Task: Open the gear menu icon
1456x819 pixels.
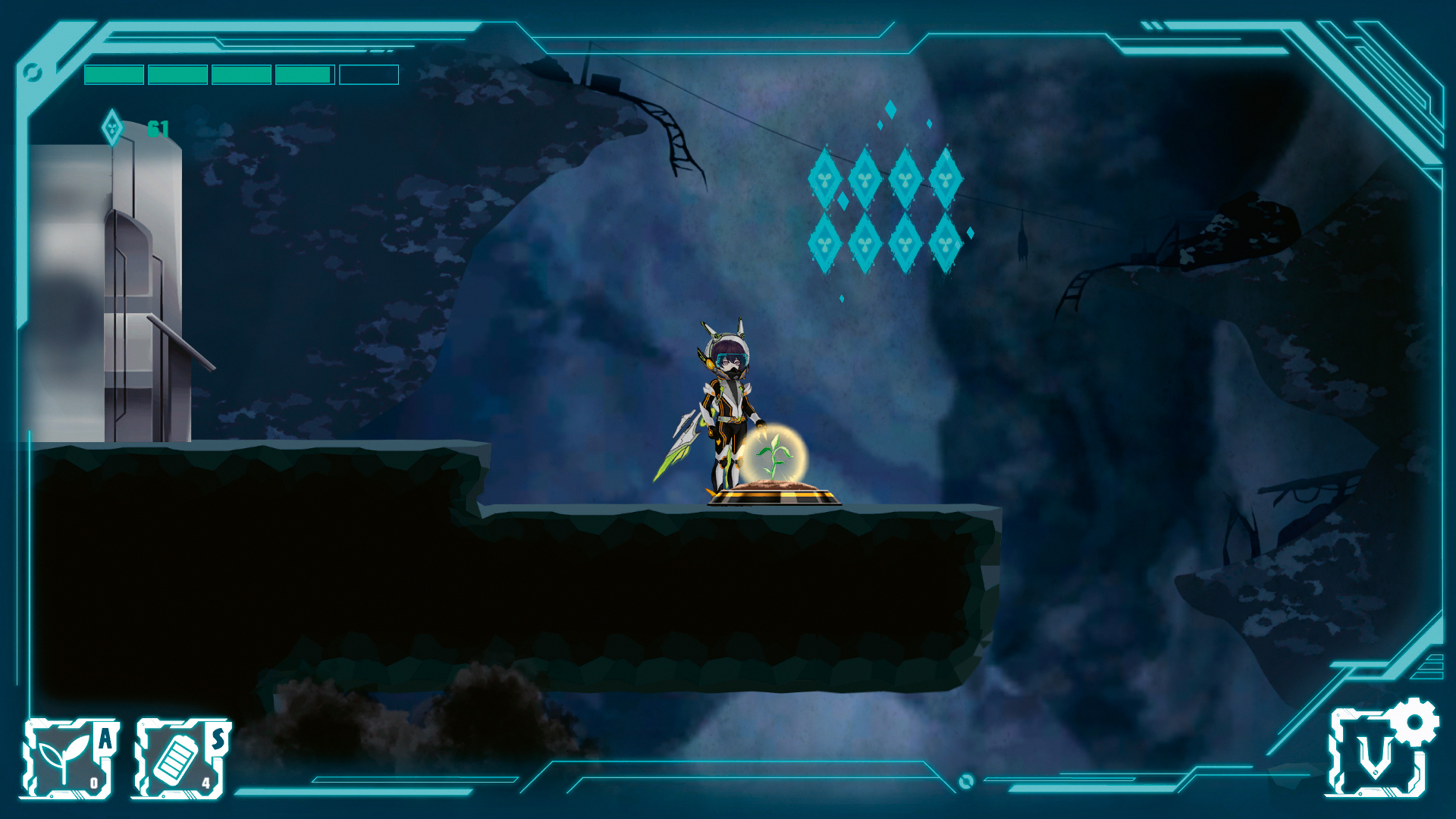Action: tap(1414, 721)
